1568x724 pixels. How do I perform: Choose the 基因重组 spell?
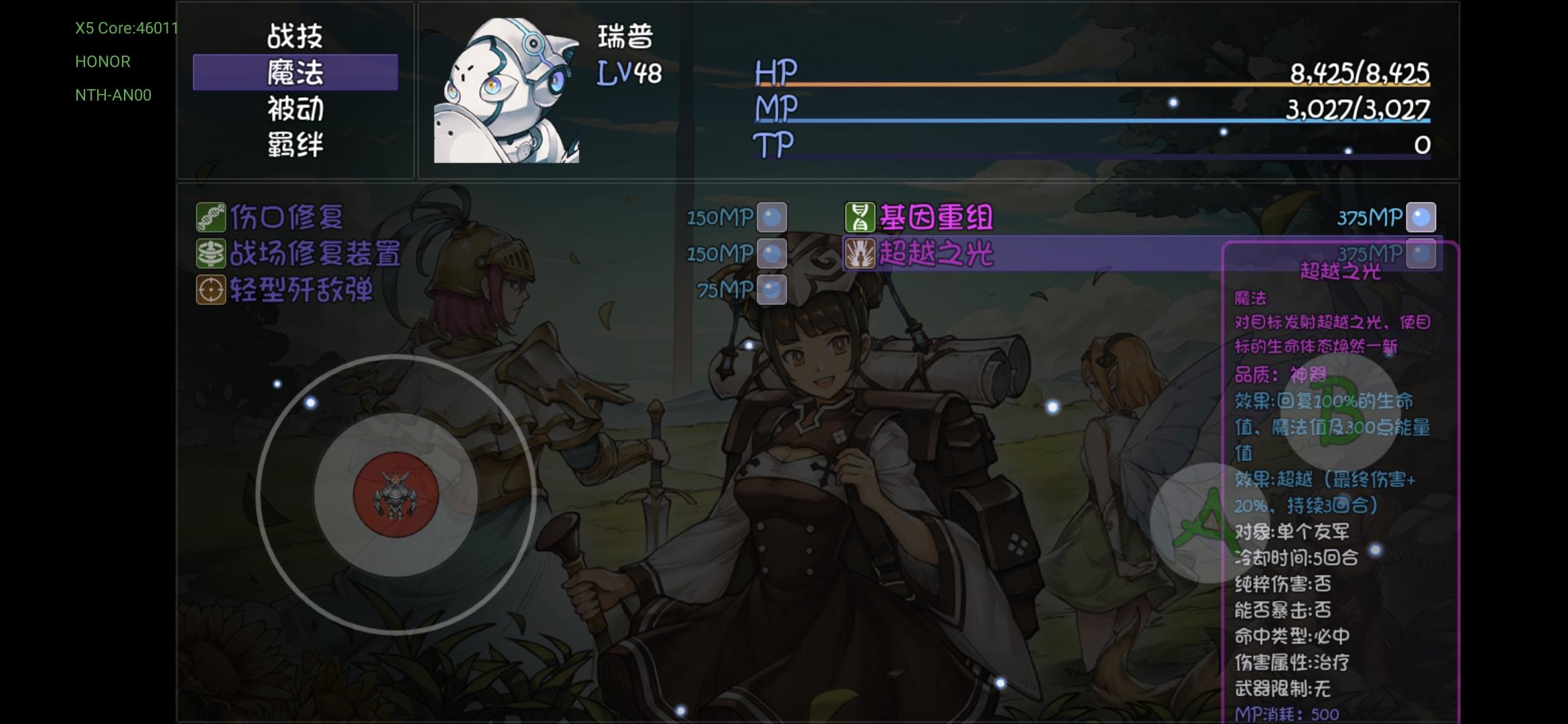coord(935,217)
